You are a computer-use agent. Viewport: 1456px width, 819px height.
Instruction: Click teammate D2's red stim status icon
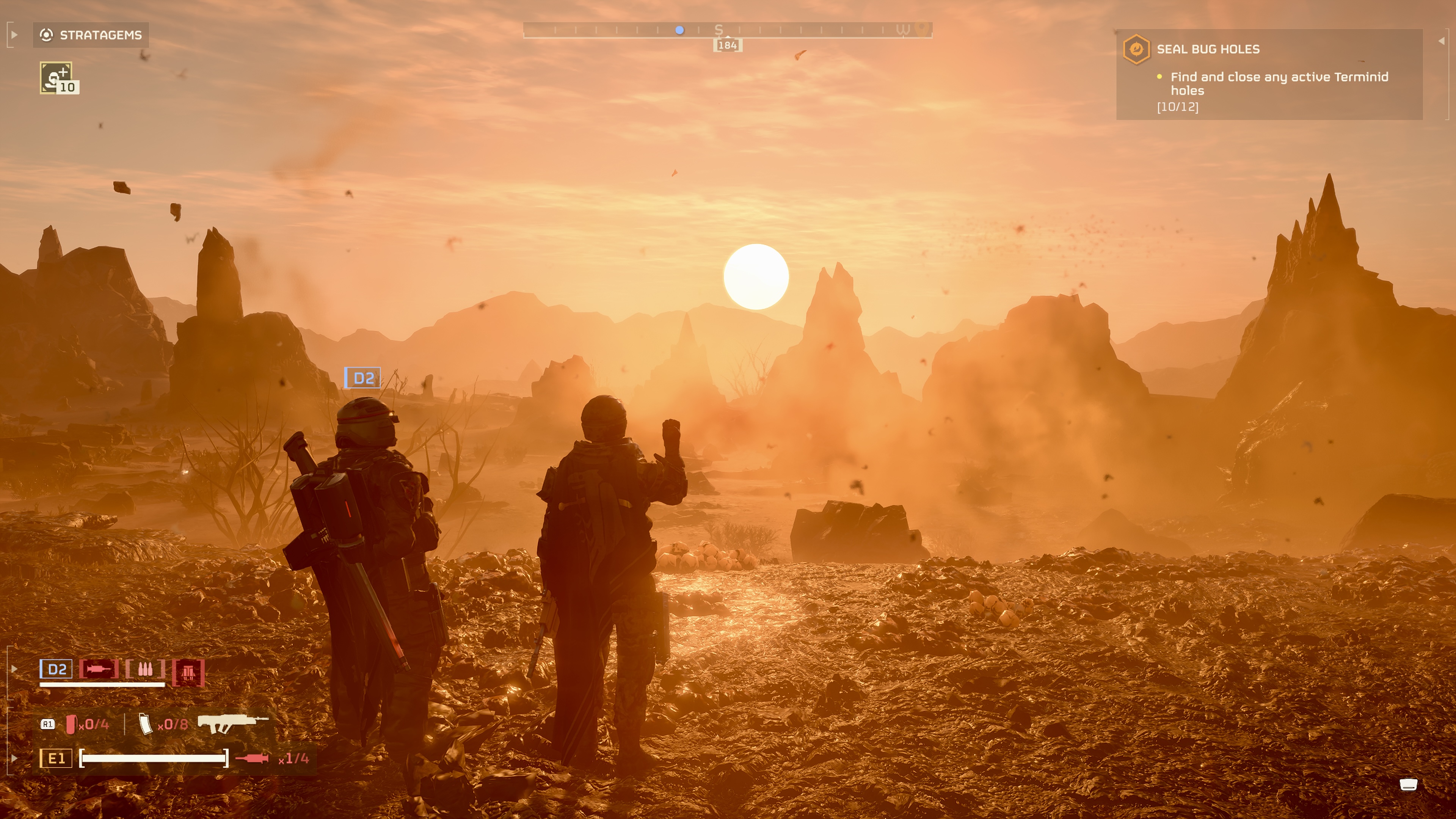point(99,669)
